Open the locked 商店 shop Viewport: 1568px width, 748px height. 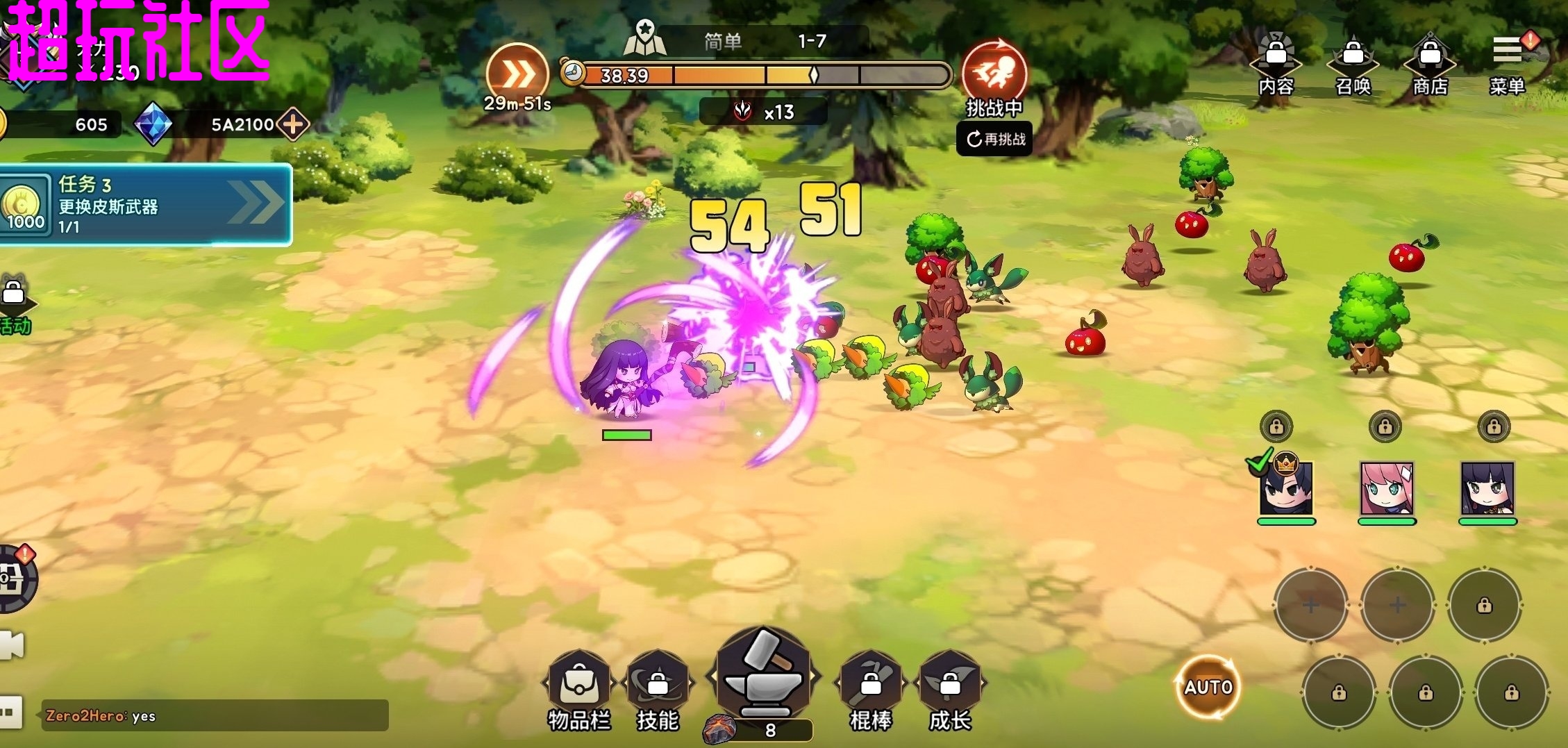1430,62
